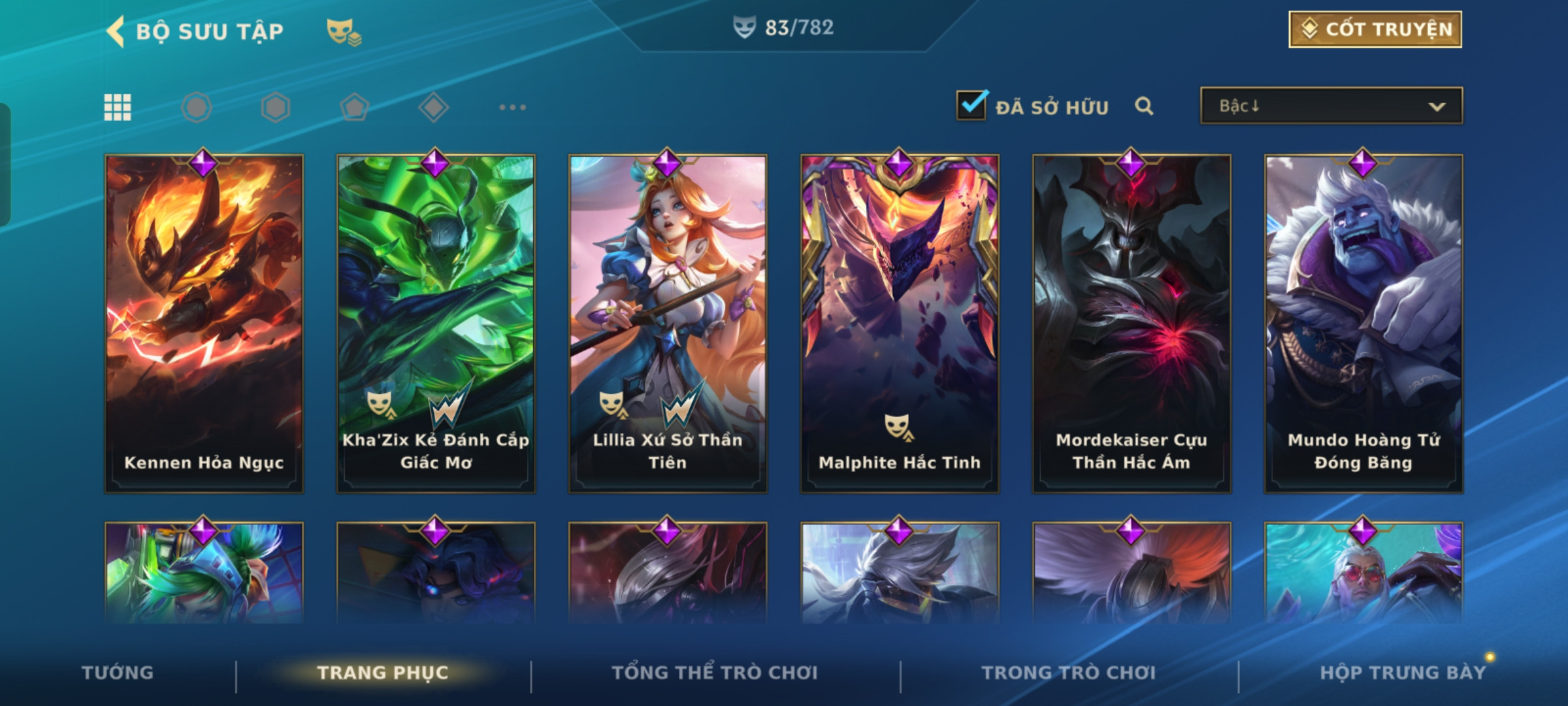Filter skins by diamond rarity icon
Viewport: 1568px width, 706px height.
[433, 107]
